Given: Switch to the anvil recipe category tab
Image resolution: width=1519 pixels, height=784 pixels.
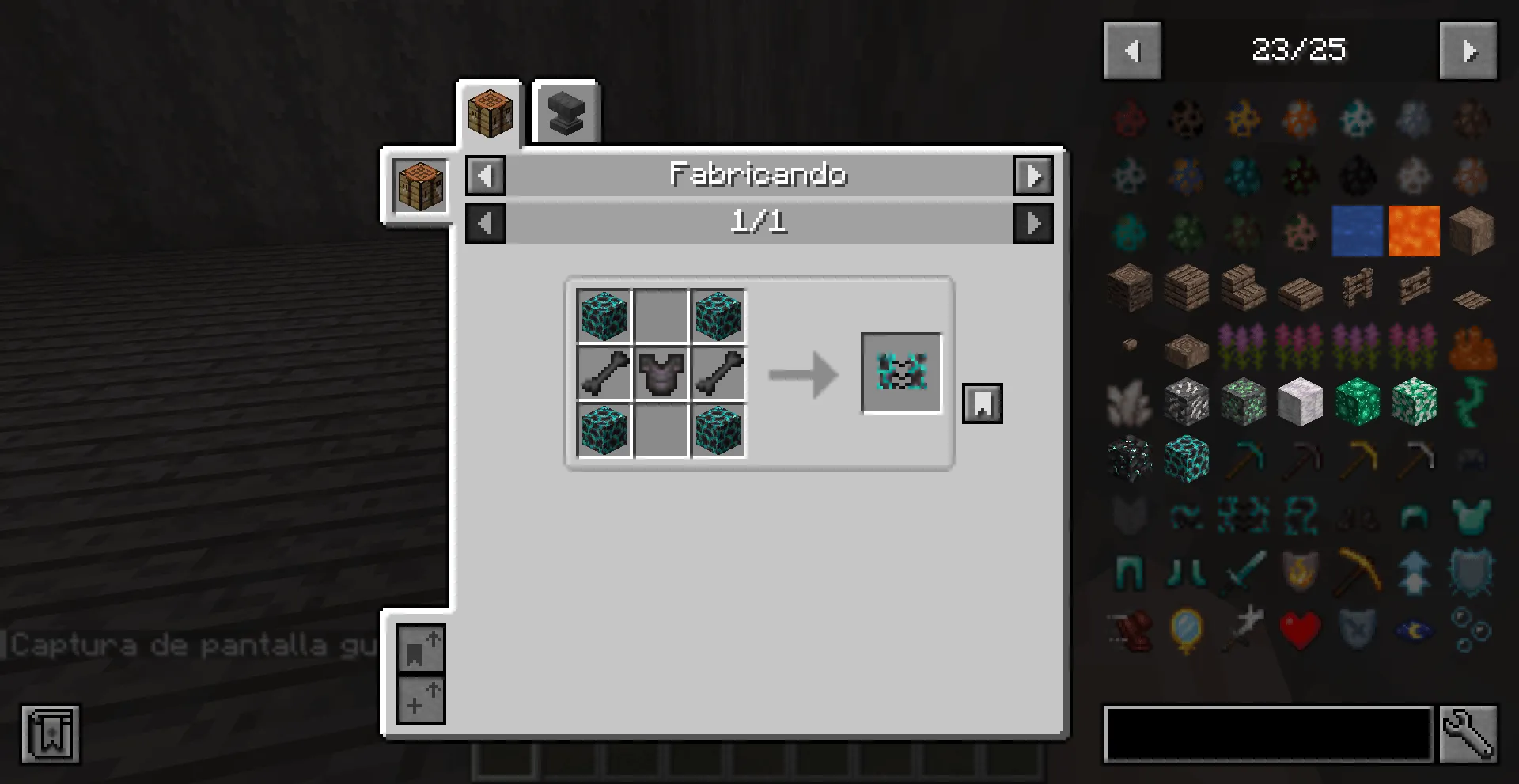Looking at the screenshot, I should [565, 112].
